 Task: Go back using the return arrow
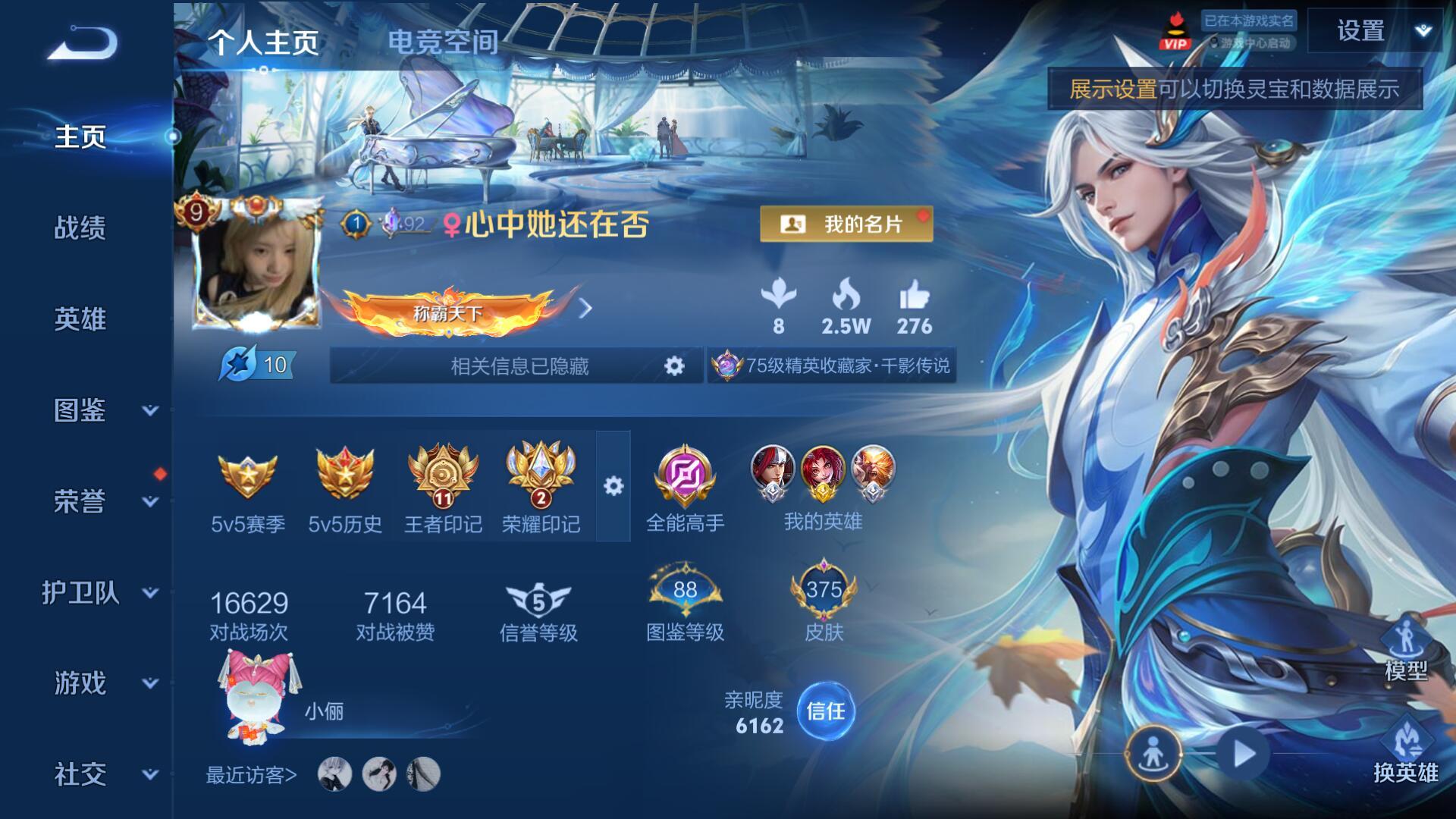[x=83, y=43]
